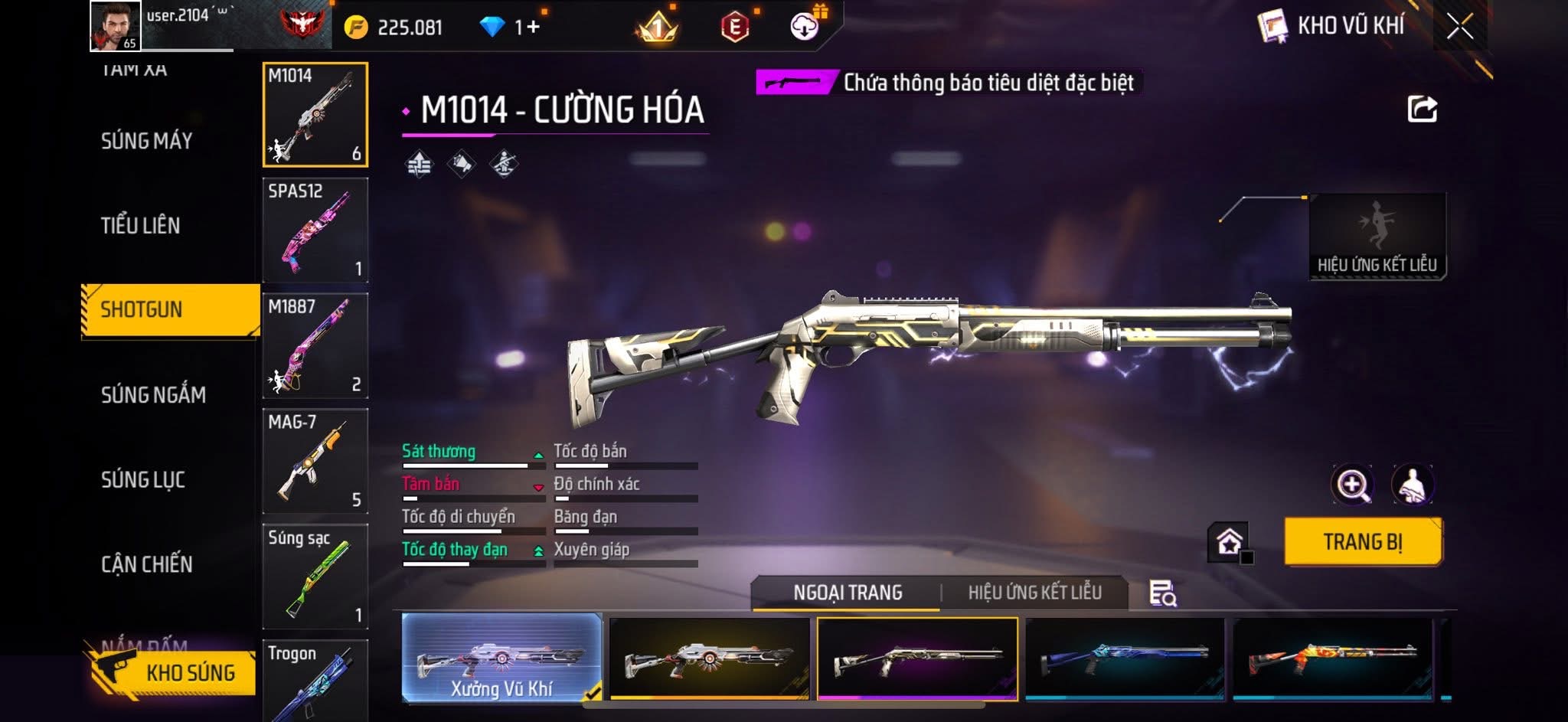Switch to HIỆU ỨNG KẾT LIỄU tab
This screenshot has height=722, width=1568.
pyautogui.click(x=1034, y=593)
